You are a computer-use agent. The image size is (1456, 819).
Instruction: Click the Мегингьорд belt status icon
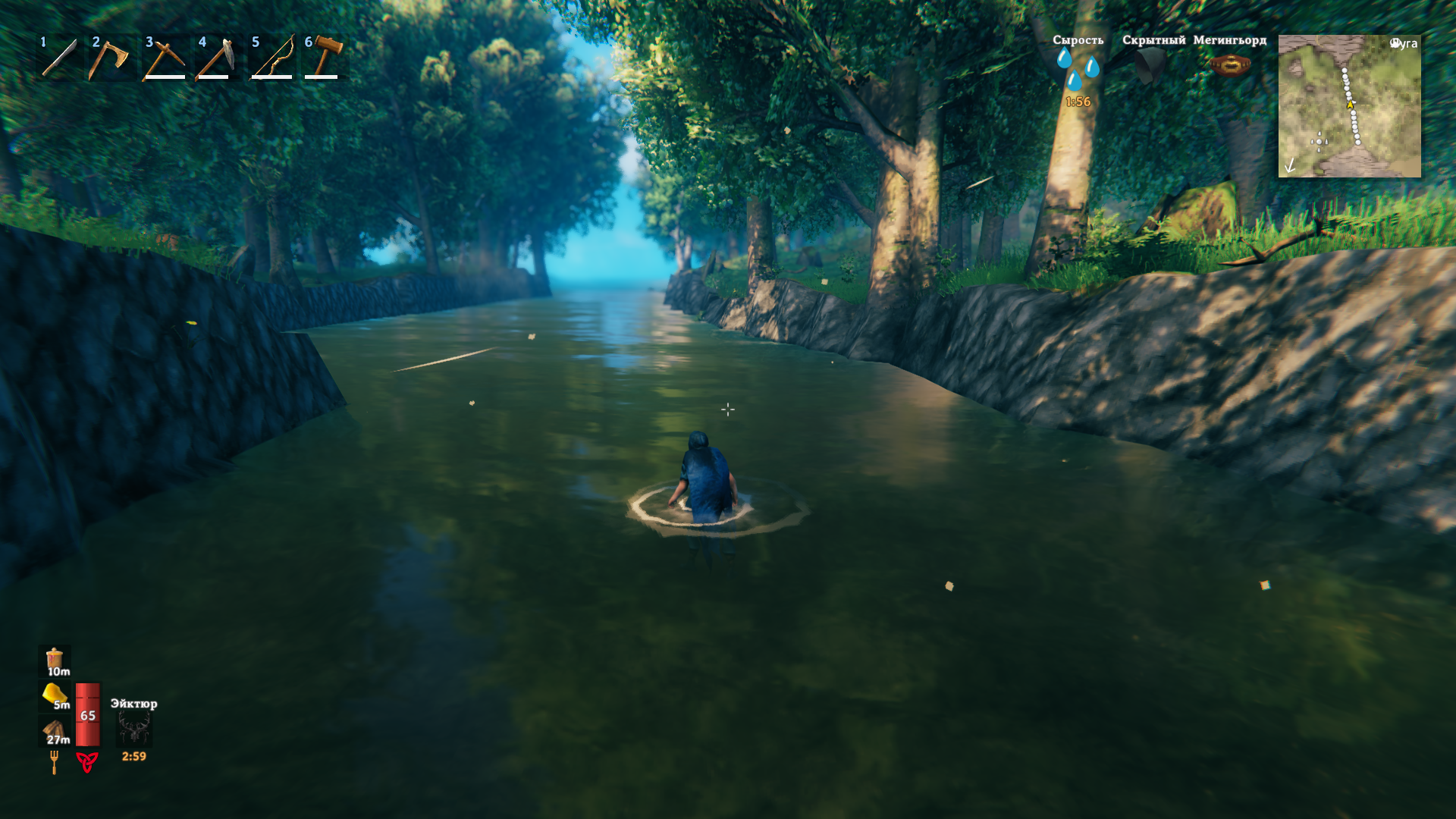coord(1229,66)
